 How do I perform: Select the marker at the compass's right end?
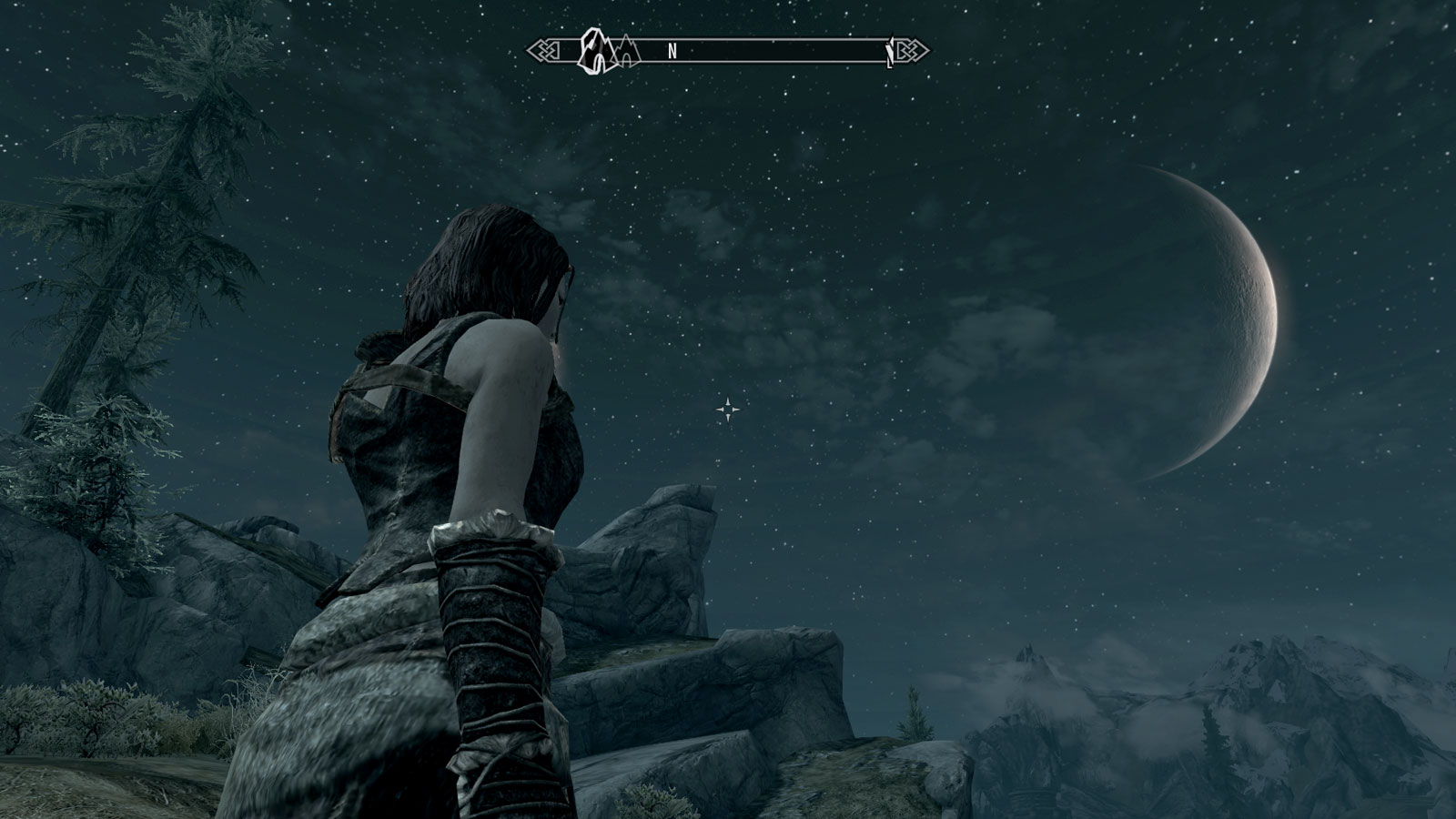[890, 55]
